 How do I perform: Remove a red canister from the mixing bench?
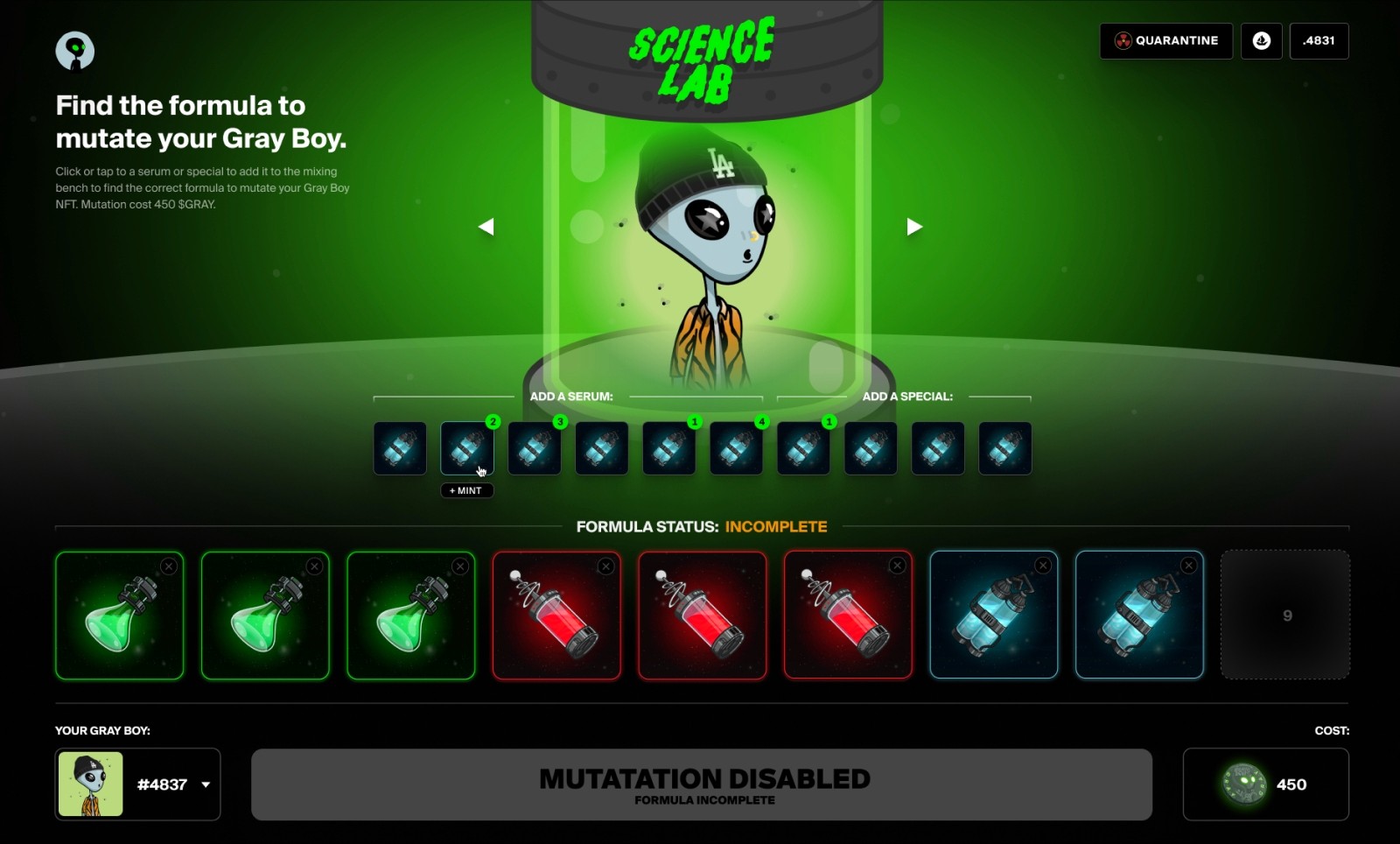[605, 566]
